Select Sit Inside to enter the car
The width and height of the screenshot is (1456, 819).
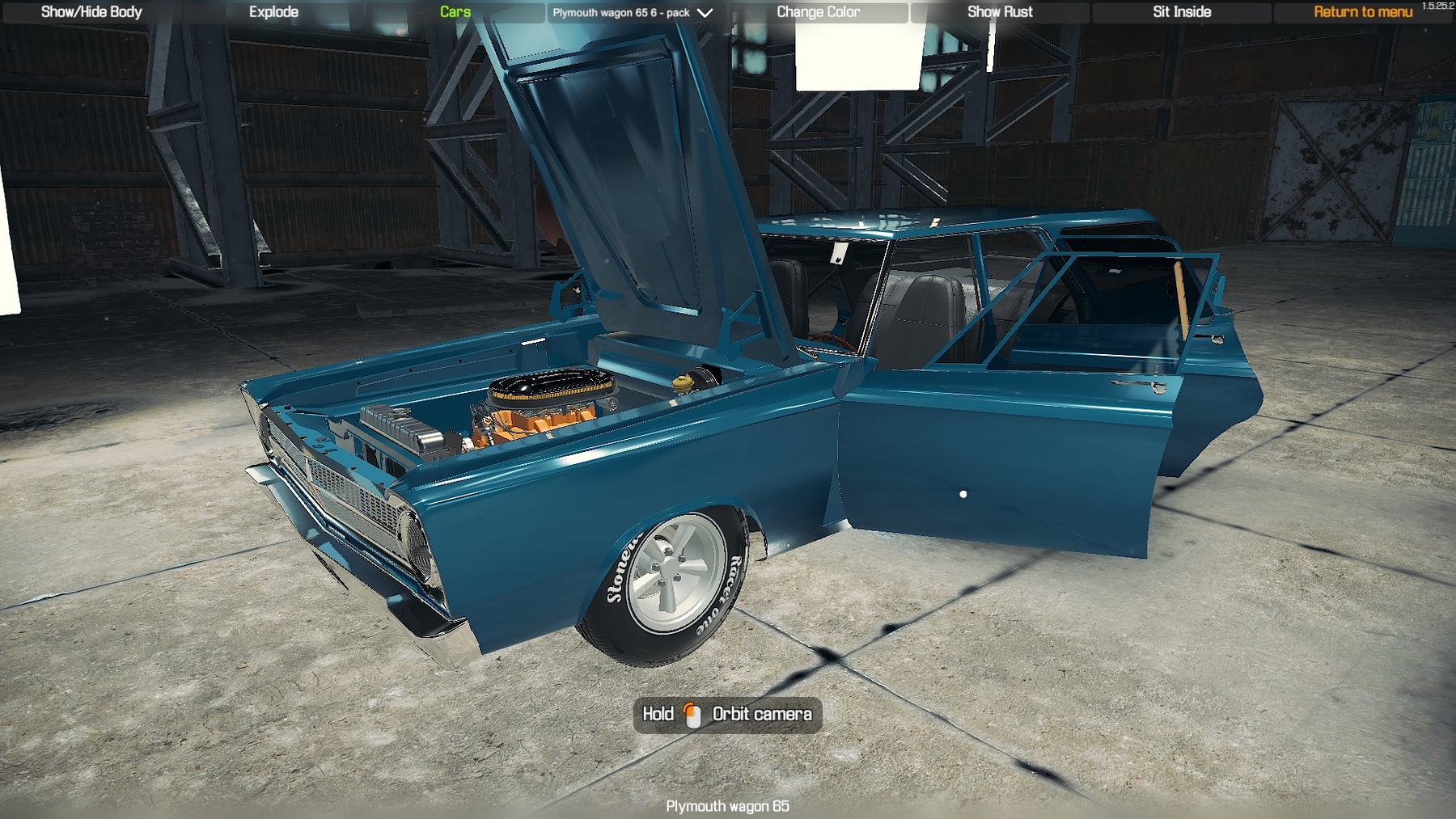click(1181, 12)
